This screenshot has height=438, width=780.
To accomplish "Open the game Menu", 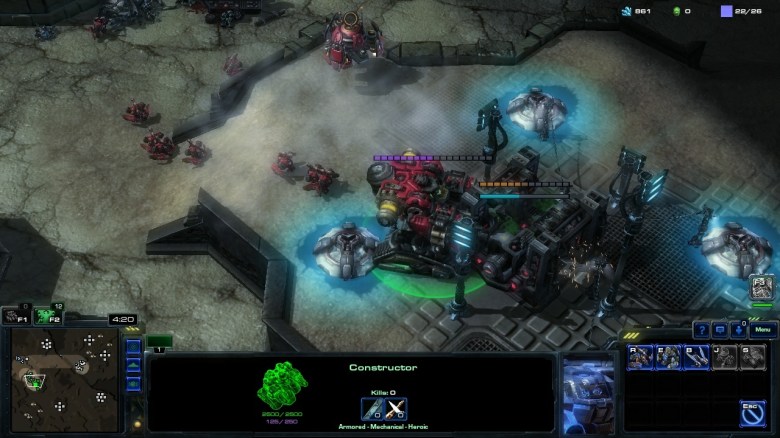I will (763, 330).
